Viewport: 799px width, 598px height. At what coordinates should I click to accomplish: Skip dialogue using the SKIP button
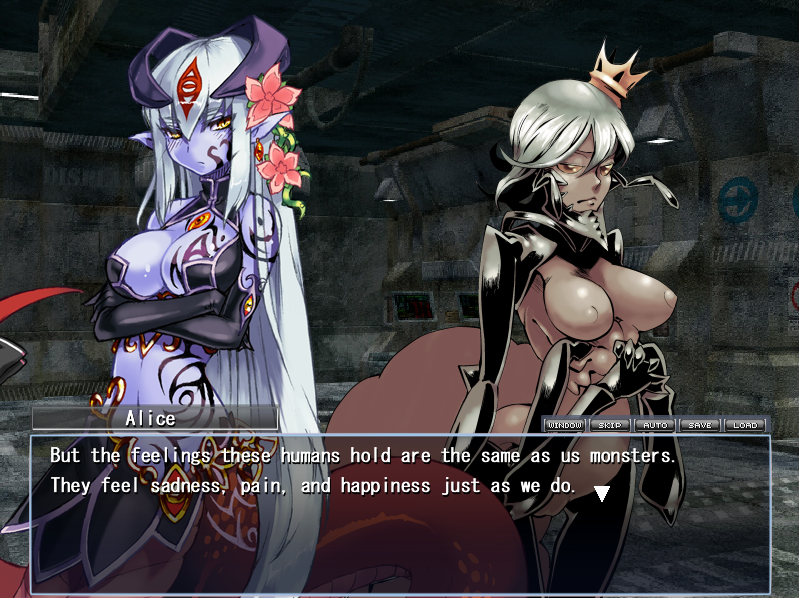click(610, 425)
